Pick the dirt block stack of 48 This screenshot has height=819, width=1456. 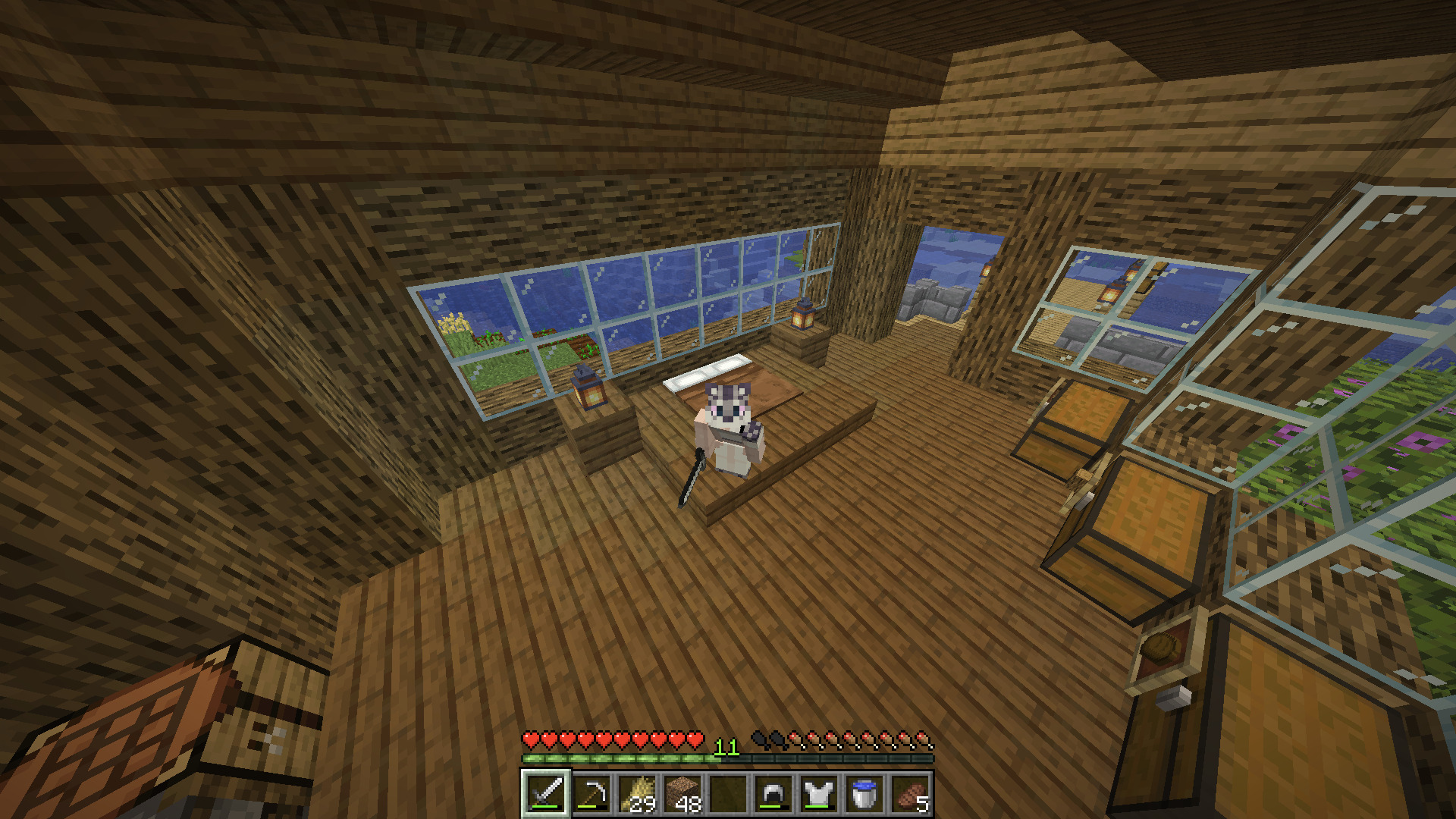(x=682, y=794)
